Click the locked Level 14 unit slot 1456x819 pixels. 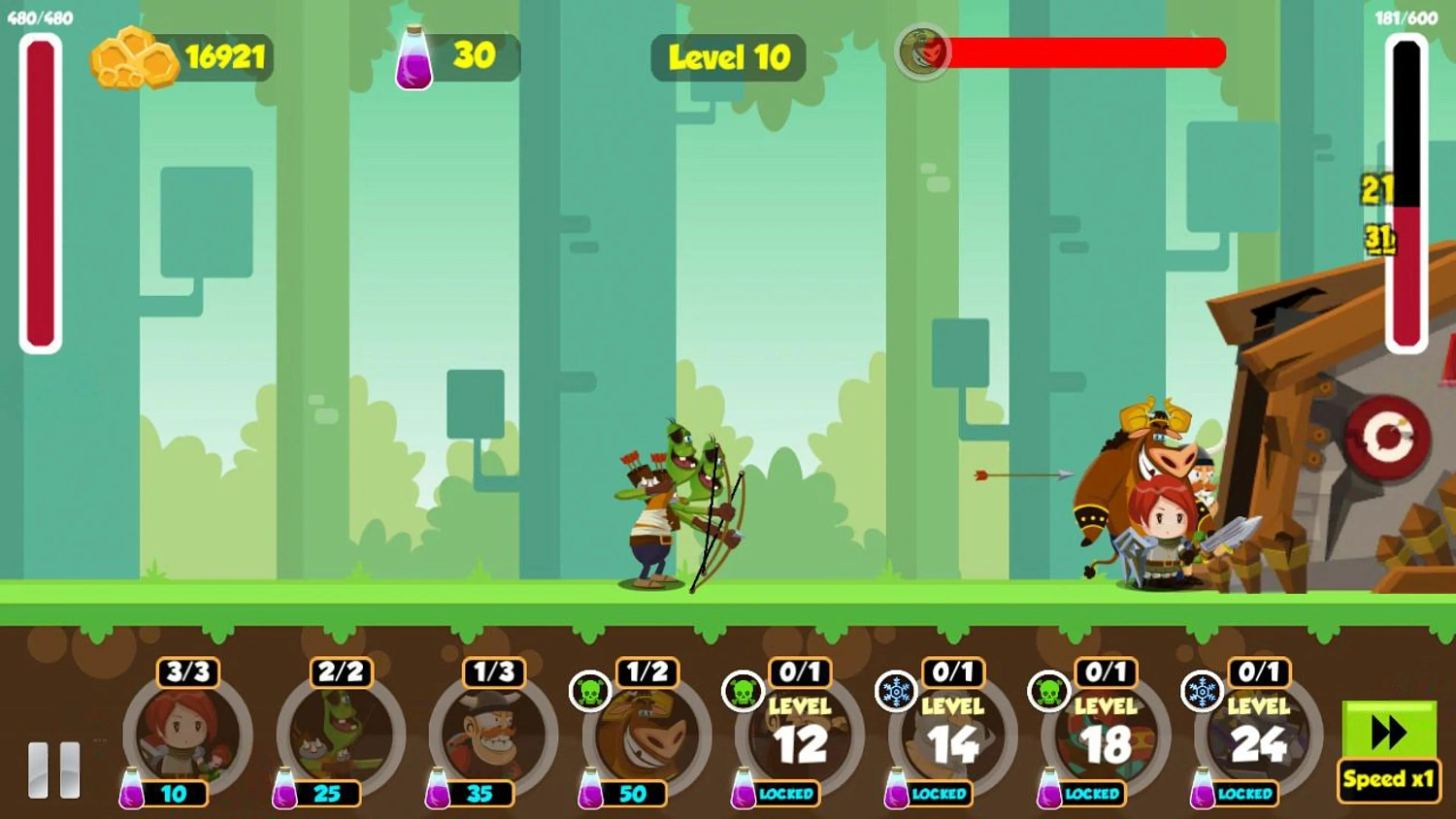point(949,739)
